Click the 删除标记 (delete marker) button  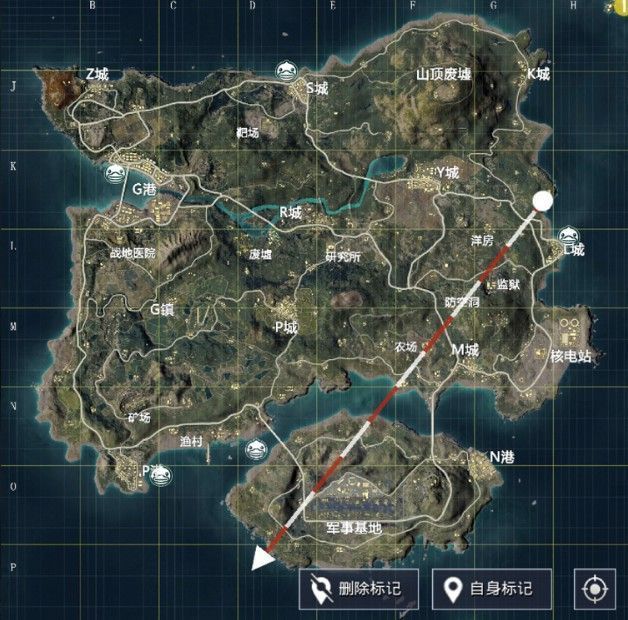(357, 588)
